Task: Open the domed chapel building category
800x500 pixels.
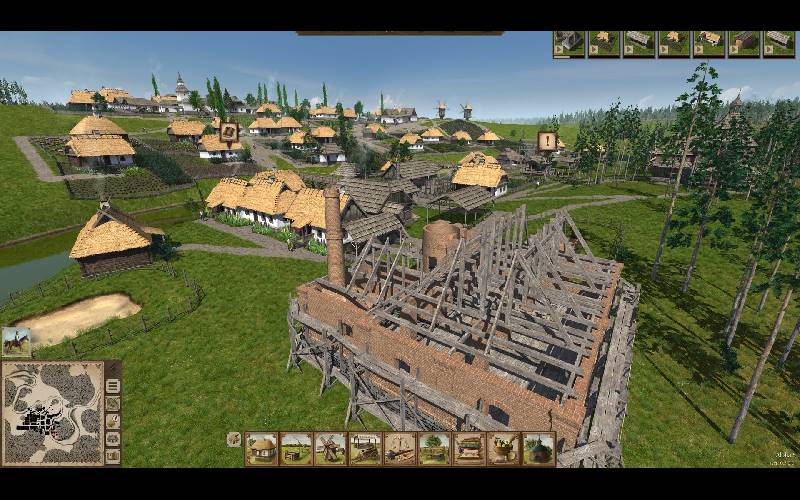Action: tap(538, 449)
